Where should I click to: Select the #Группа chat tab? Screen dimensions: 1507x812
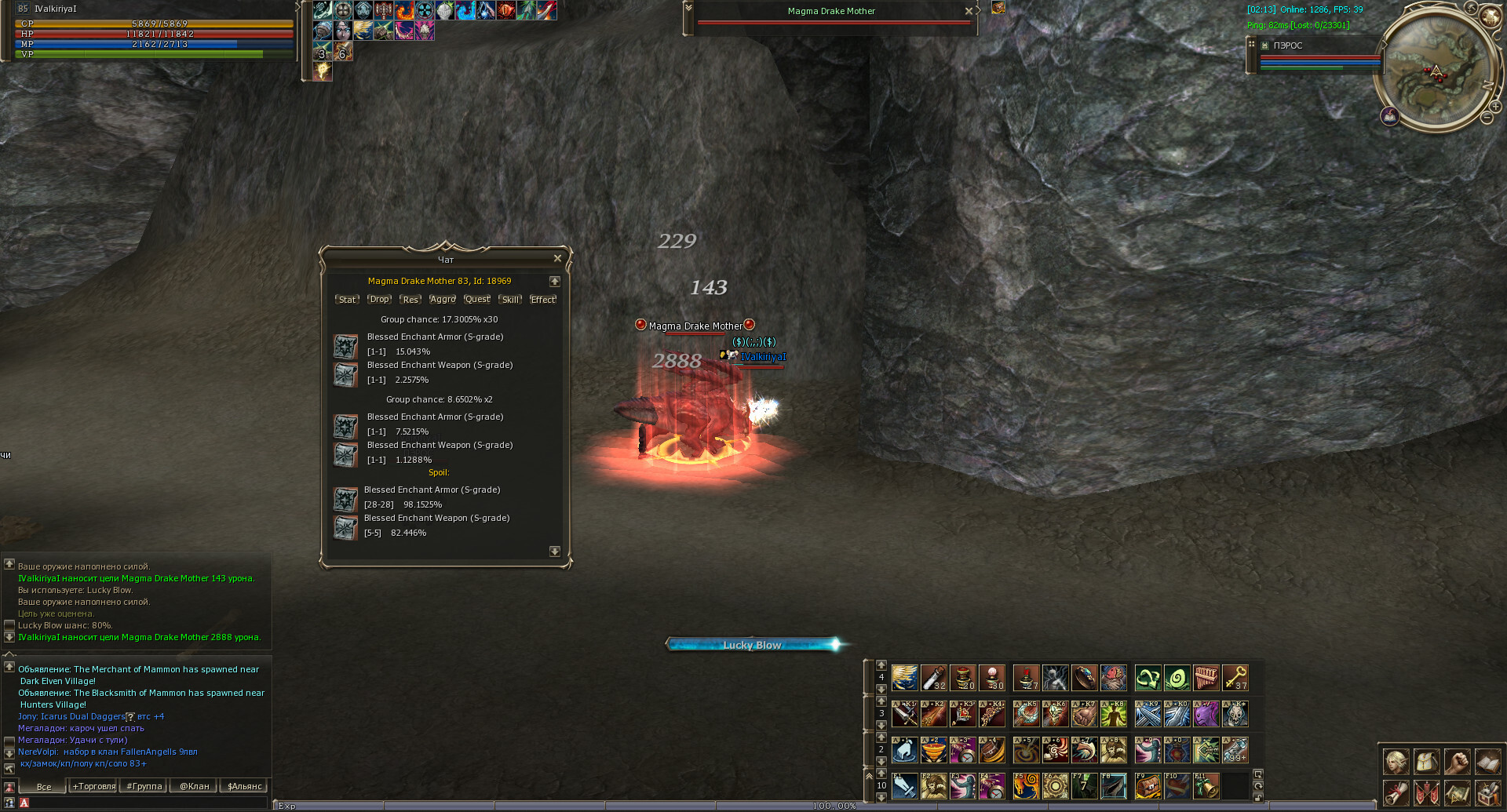pos(144,786)
